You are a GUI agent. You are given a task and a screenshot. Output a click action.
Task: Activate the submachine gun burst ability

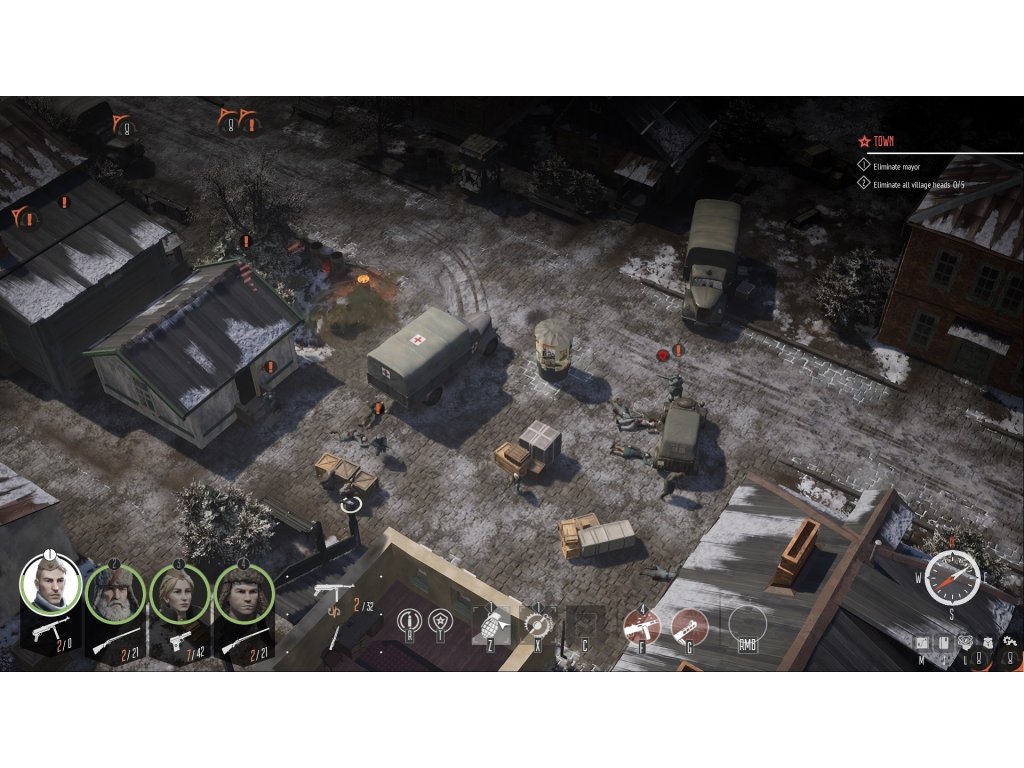641,626
